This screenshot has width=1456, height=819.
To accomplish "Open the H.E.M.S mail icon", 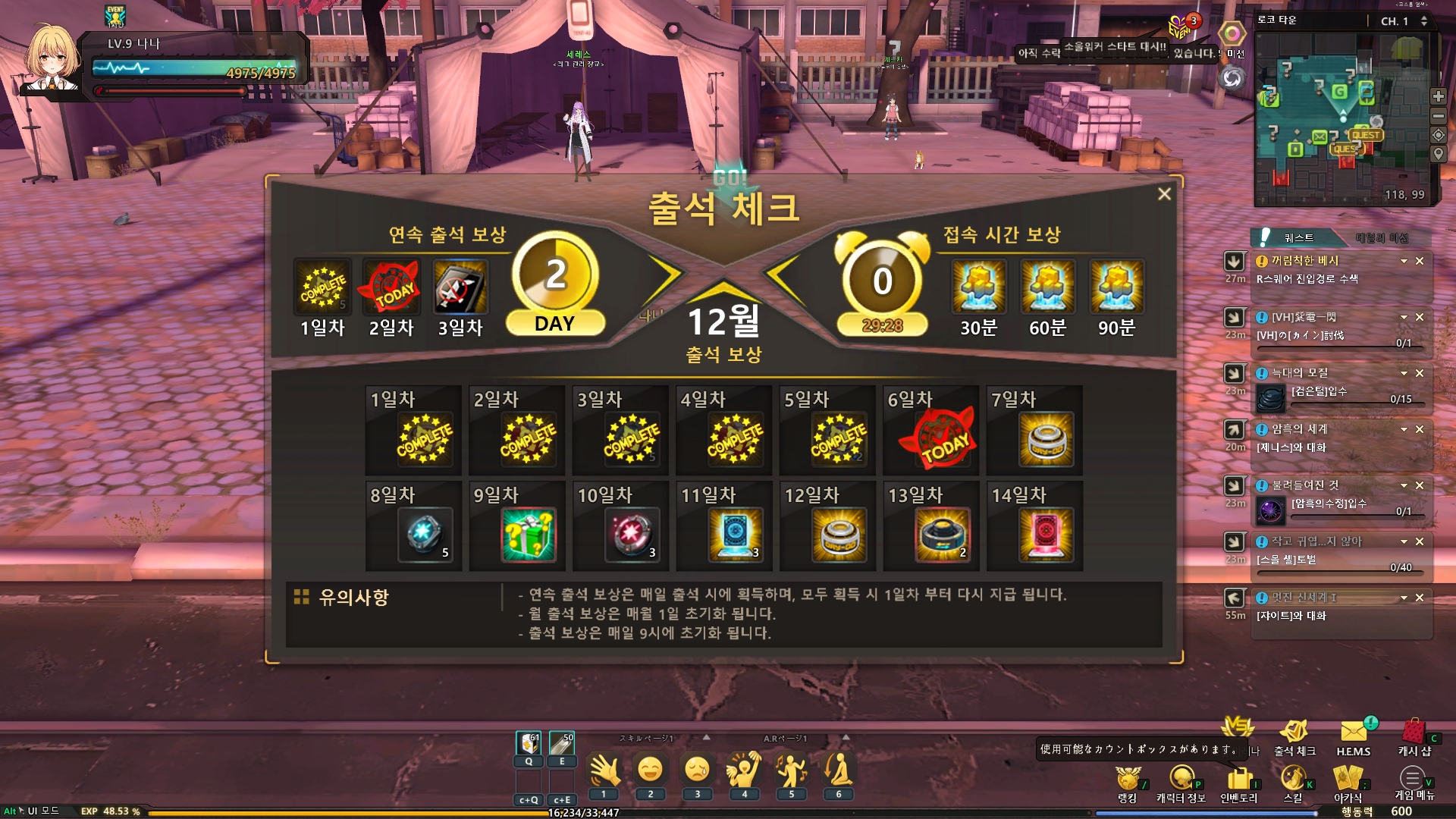I will click(x=1355, y=730).
